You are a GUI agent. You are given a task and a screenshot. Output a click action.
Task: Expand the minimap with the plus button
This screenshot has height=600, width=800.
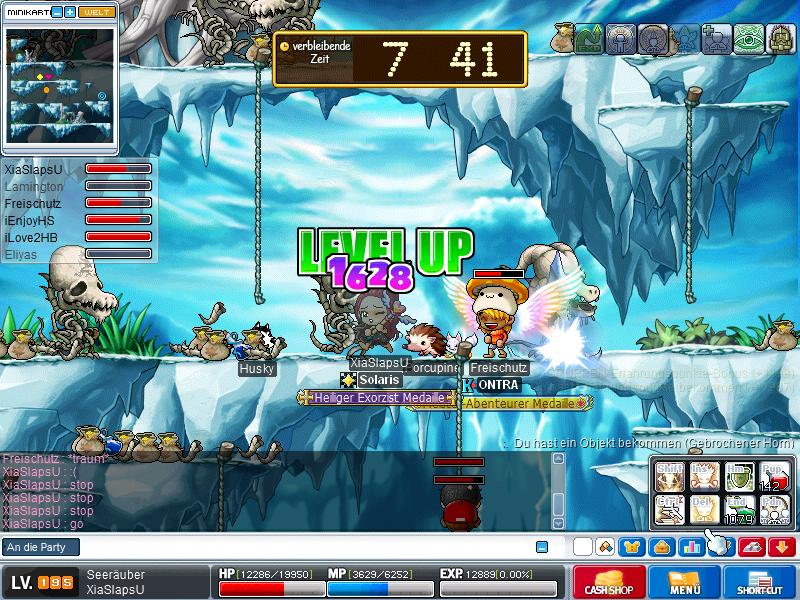70,11
